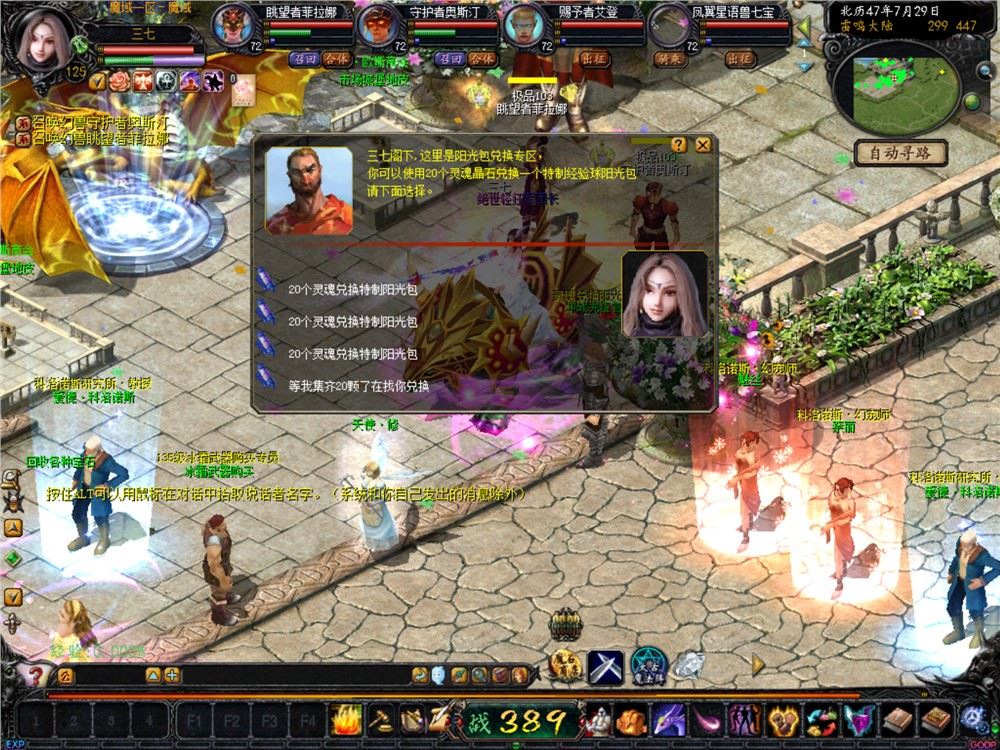This screenshot has height=750, width=1000.
Task: Send out 赐予者艾登 with its 出征 button
Action: click(594, 59)
